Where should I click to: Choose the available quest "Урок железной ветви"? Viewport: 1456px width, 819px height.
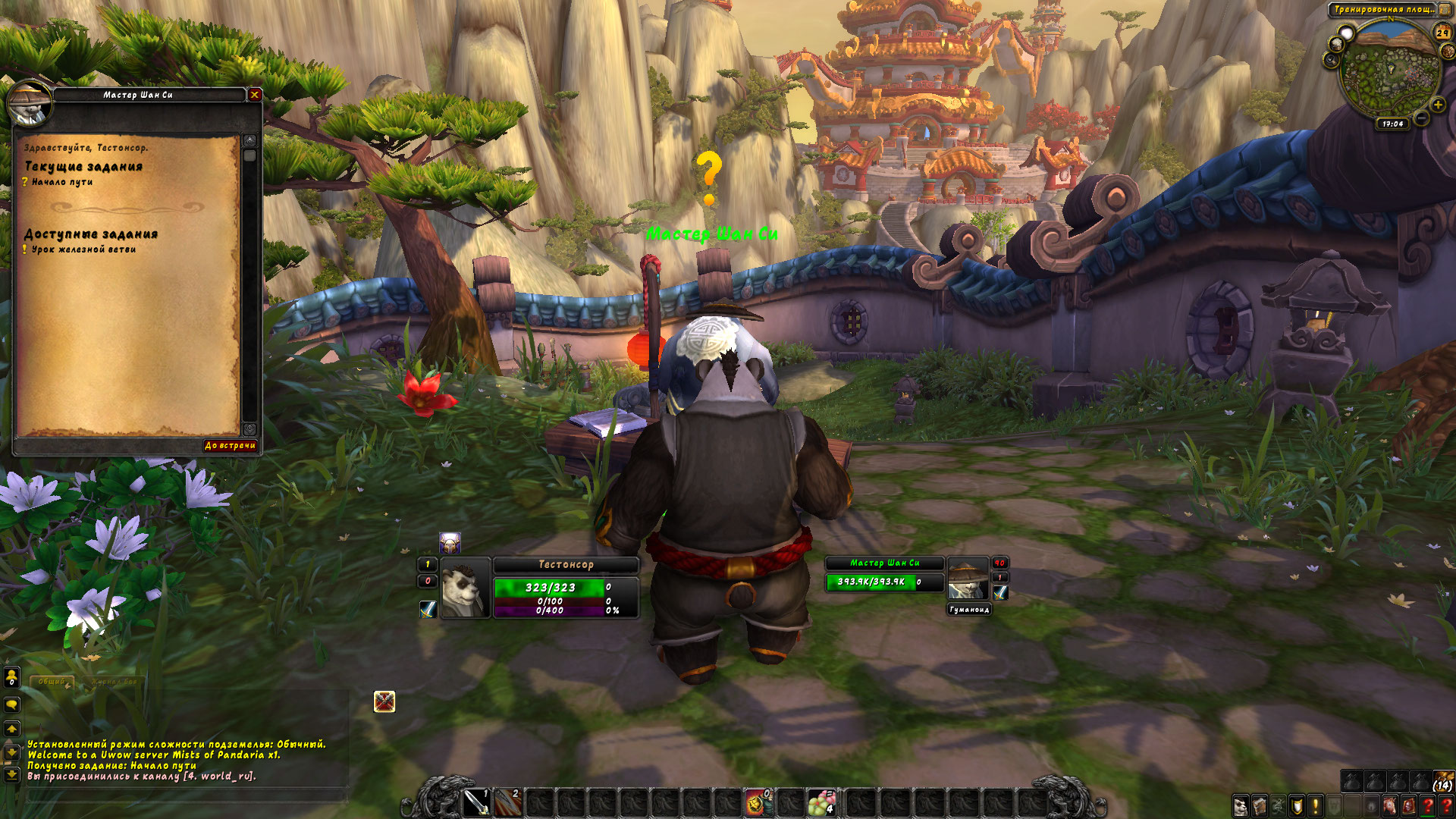[83, 249]
